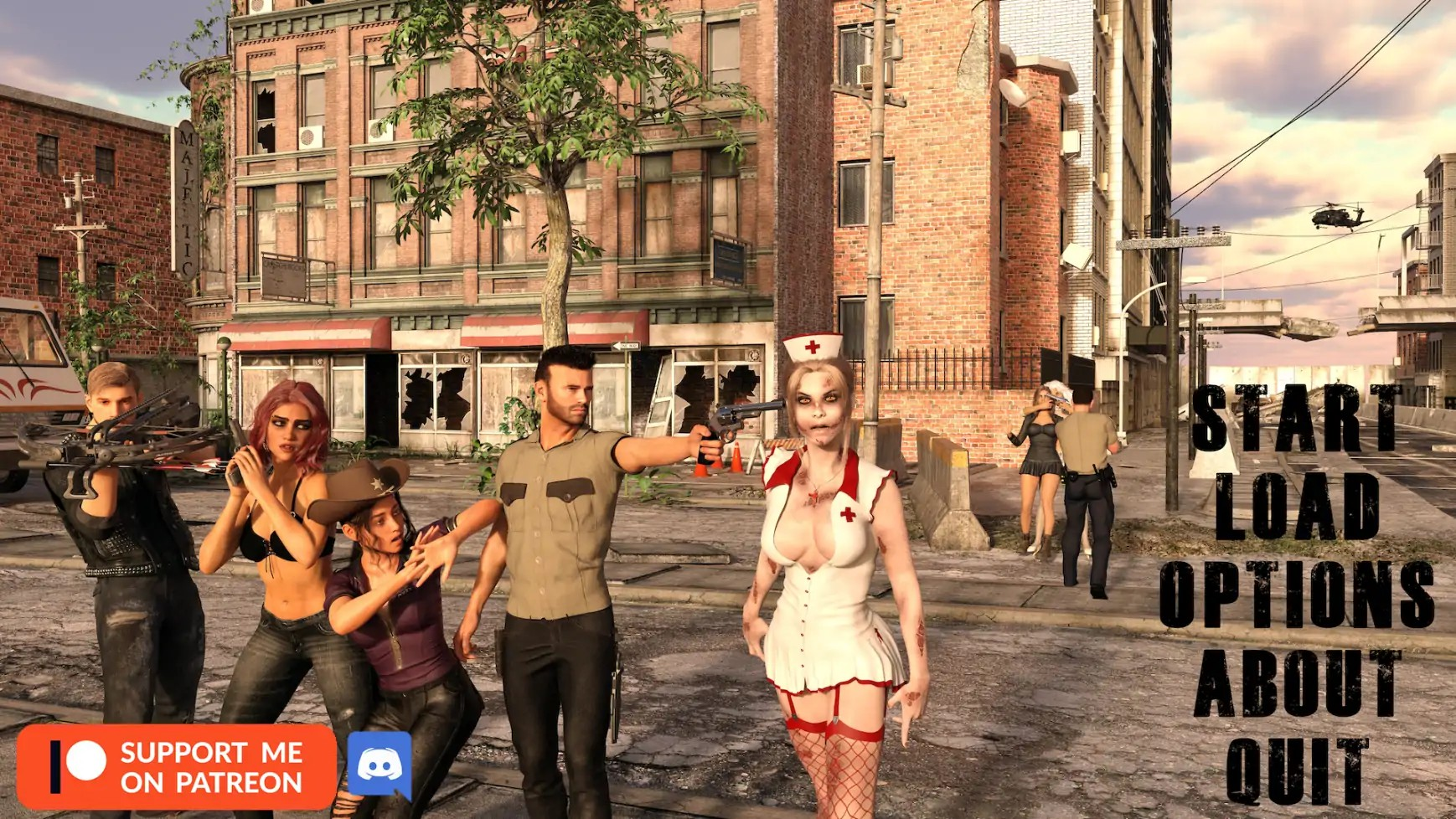Viewport: 1456px width, 819px height.
Task: Show the About screen
Action: (x=1297, y=682)
